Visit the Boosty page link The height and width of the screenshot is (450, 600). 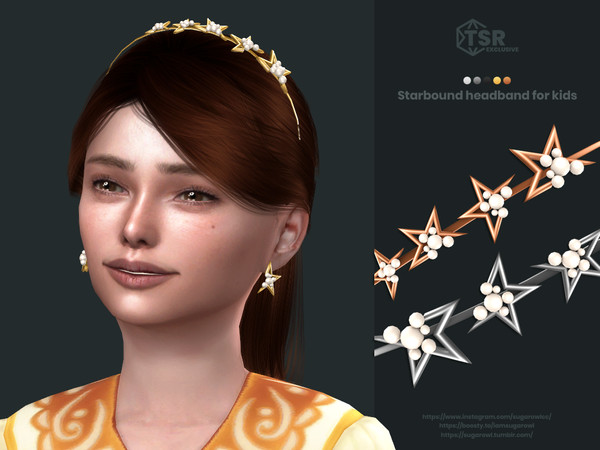point(487,425)
